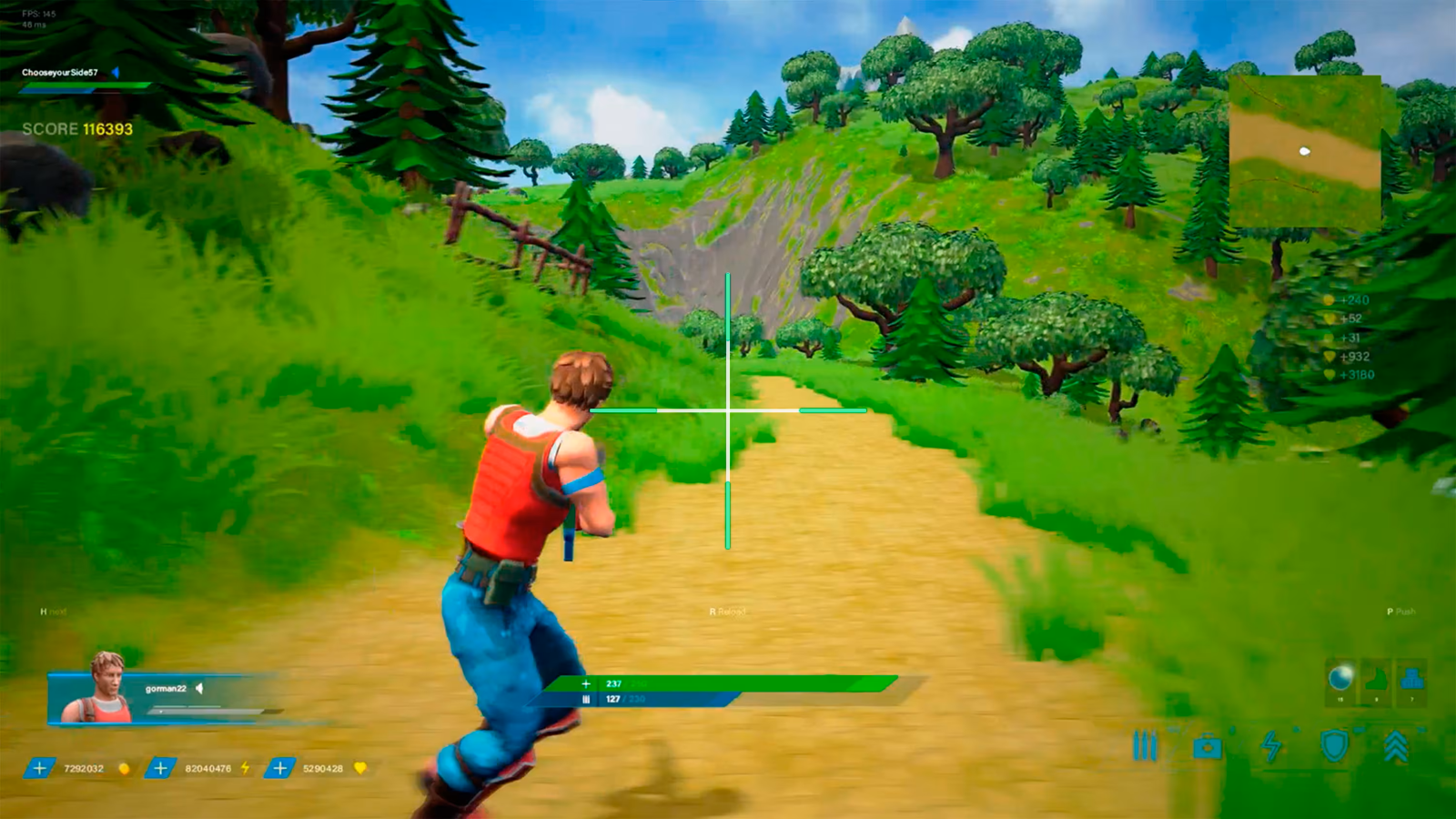1456x819 pixels.
Task: Use the medkit icon
Action: [1208, 747]
